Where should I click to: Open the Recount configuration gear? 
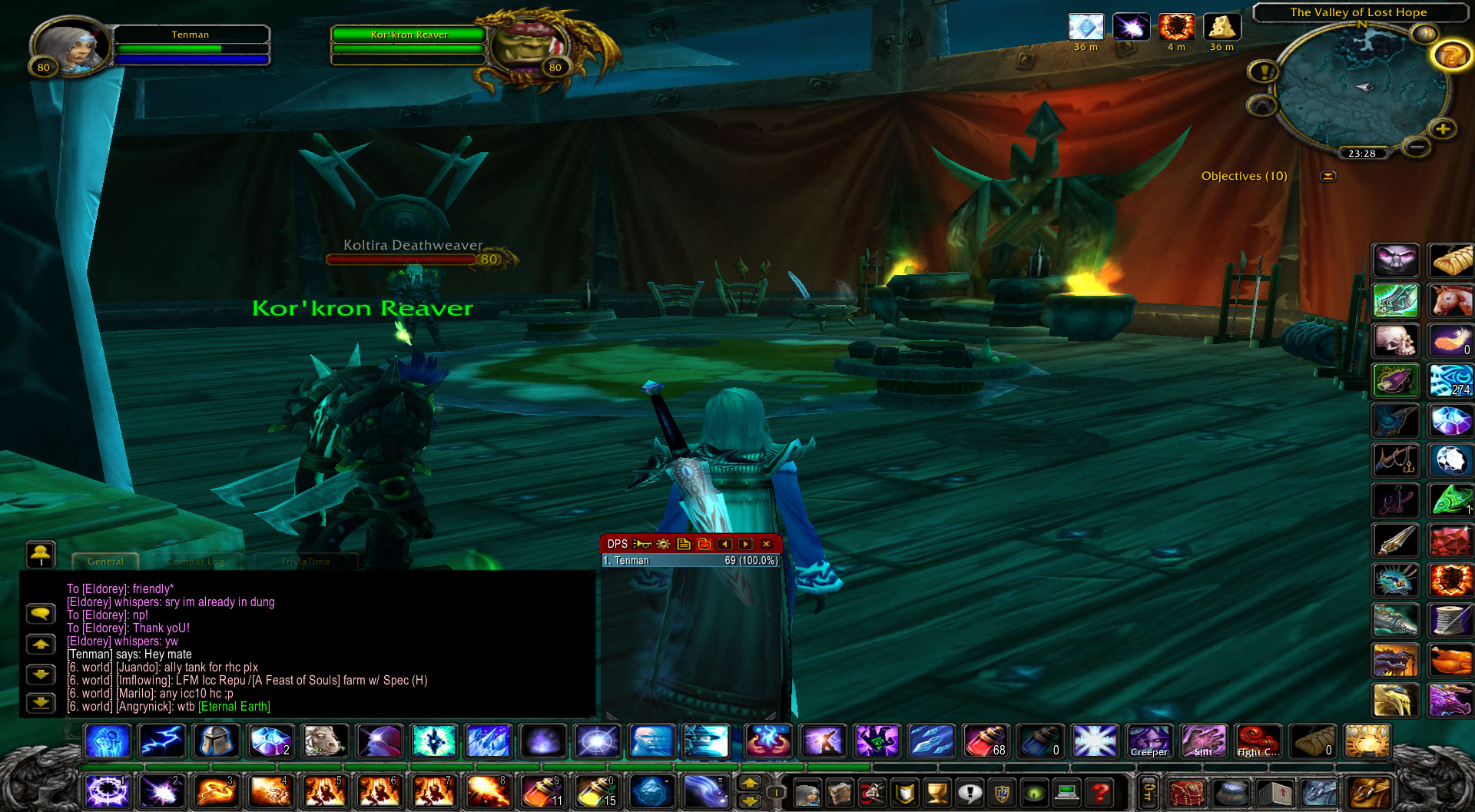pyautogui.click(x=663, y=544)
